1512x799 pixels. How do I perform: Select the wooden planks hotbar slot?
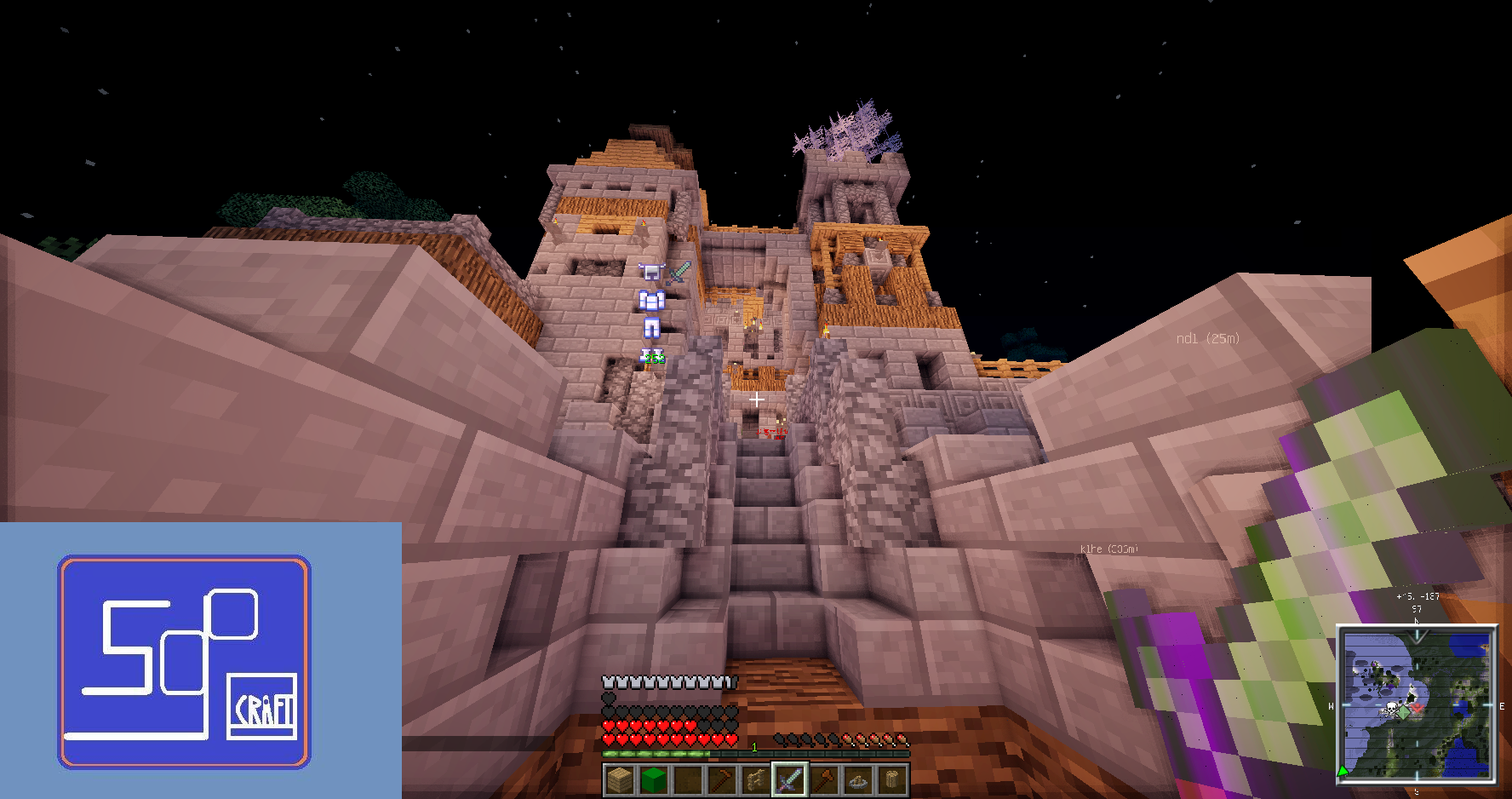619,779
